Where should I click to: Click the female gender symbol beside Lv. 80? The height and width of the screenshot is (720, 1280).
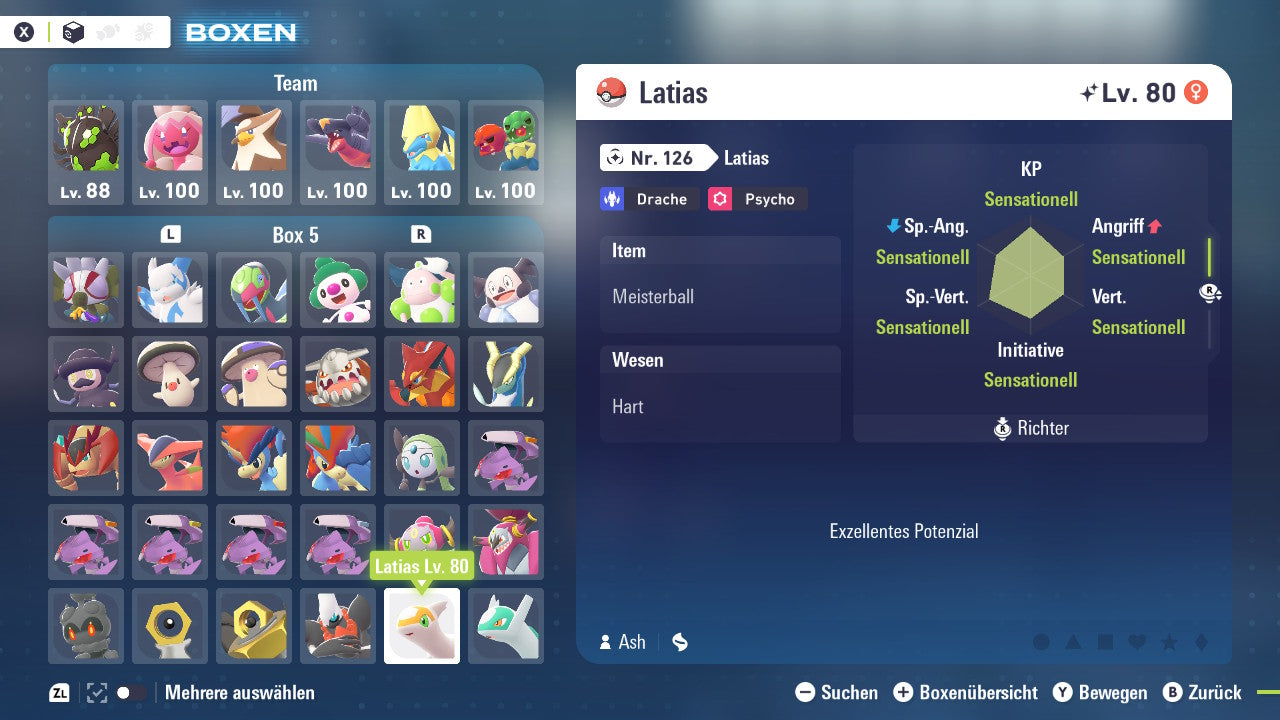click(1198, 91)
